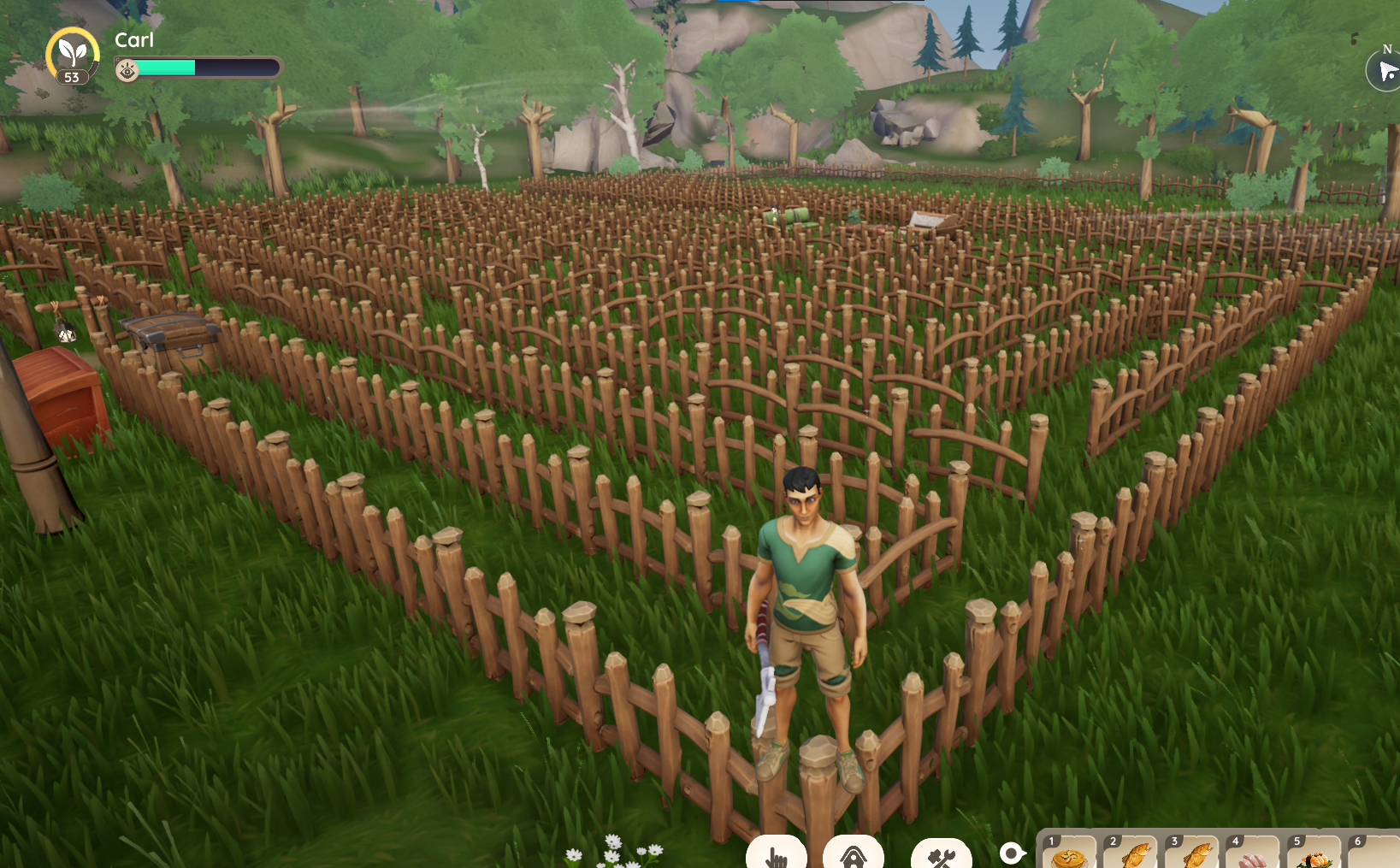Click the sprout level 53 badge
The image size is (1400, 868).
click(73, 56)
